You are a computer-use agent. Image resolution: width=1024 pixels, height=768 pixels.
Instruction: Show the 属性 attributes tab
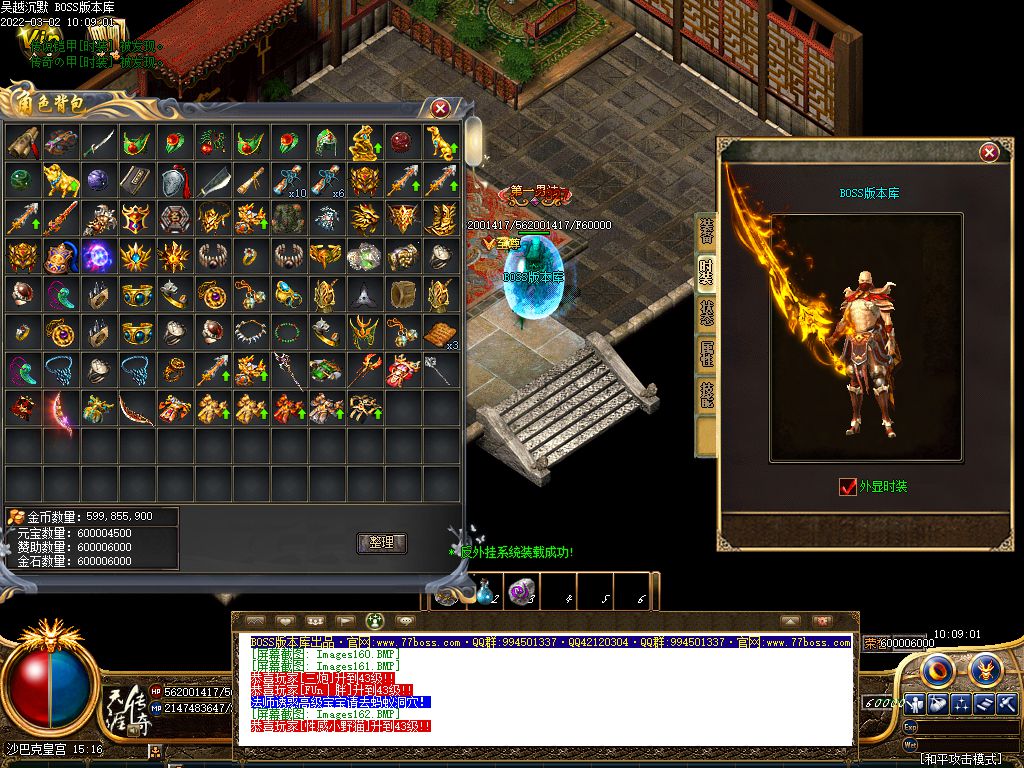pyautogui.click(x=707, y=355)
